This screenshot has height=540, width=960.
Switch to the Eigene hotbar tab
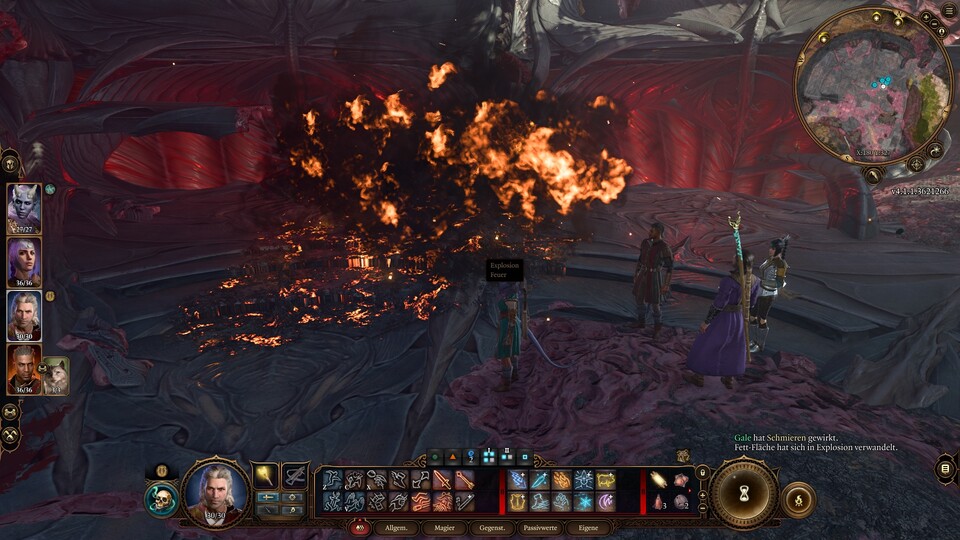(x=588, y=527)
